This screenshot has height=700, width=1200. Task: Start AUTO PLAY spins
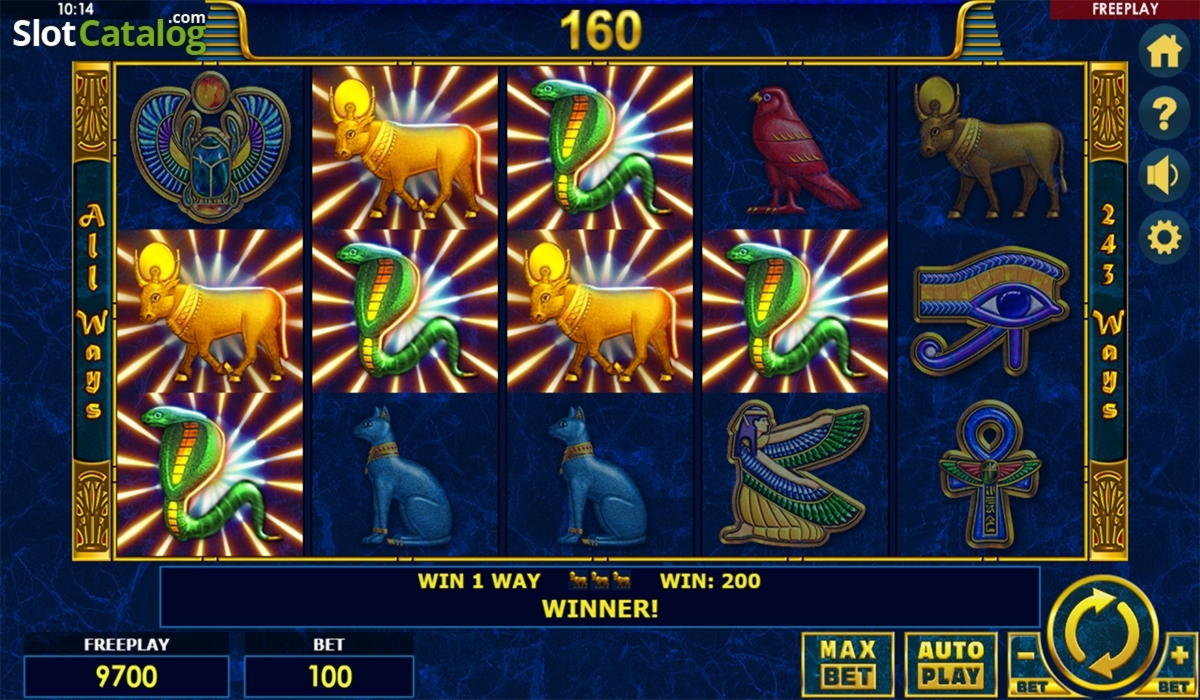pos(951,664)
